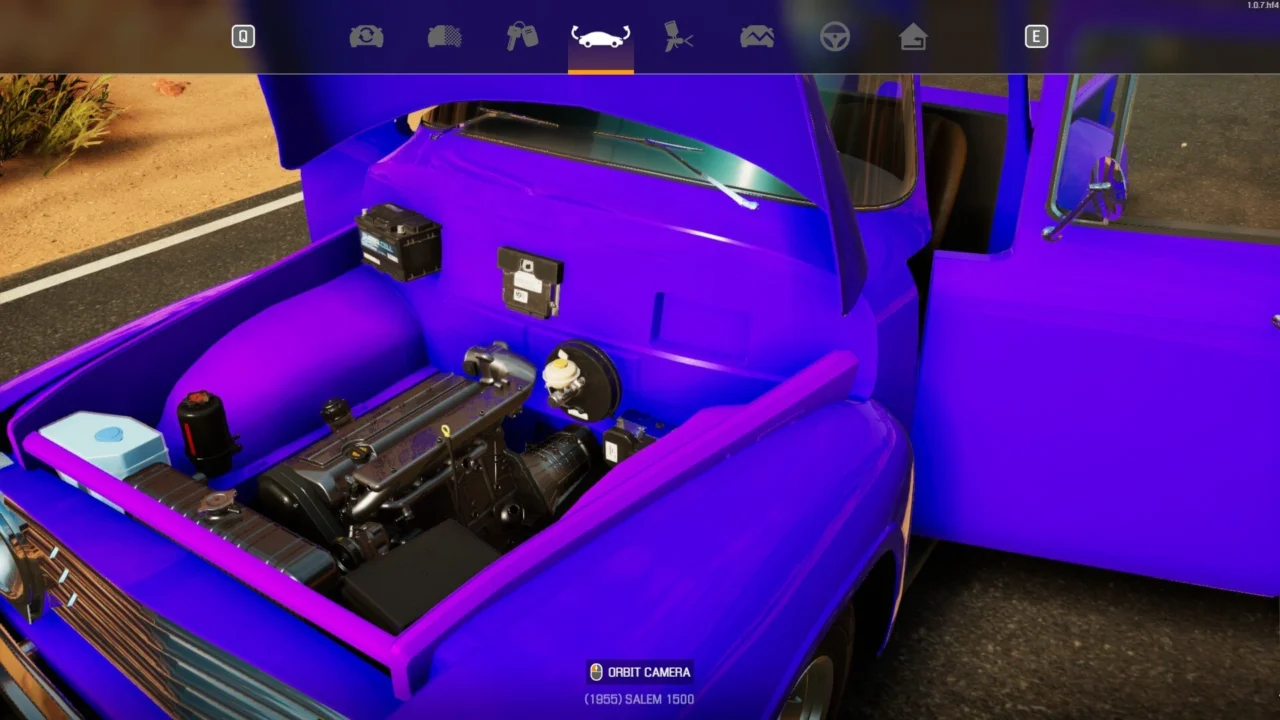The width and height of the screenshot is (1280, 720).
Task: Switch to the car keys tab
Action: 522,37
